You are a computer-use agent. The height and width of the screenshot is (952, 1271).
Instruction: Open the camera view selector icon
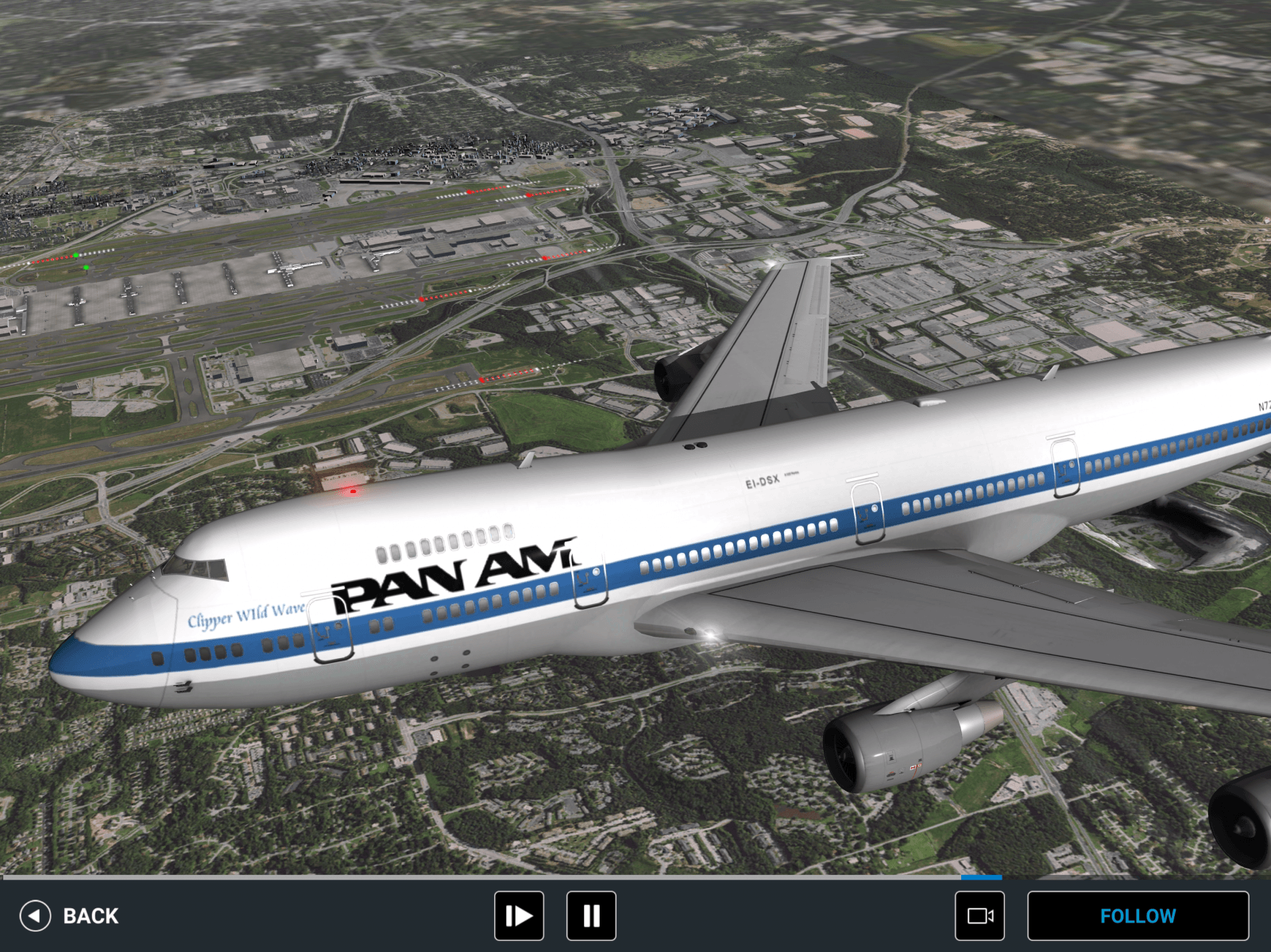click(x=983, y=915)
